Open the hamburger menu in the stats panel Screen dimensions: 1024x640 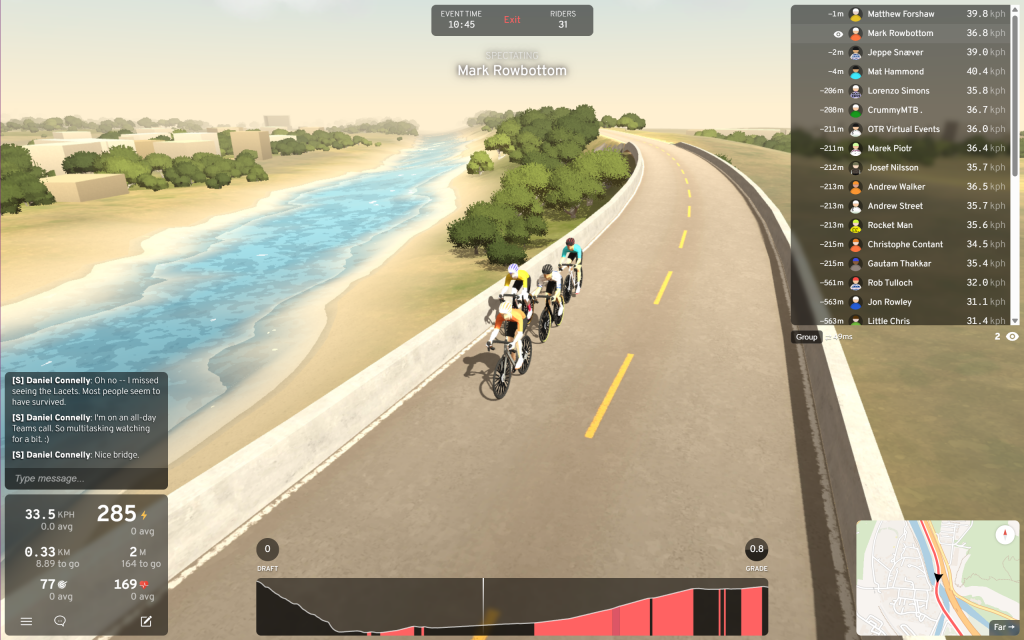tap(27, 621)
